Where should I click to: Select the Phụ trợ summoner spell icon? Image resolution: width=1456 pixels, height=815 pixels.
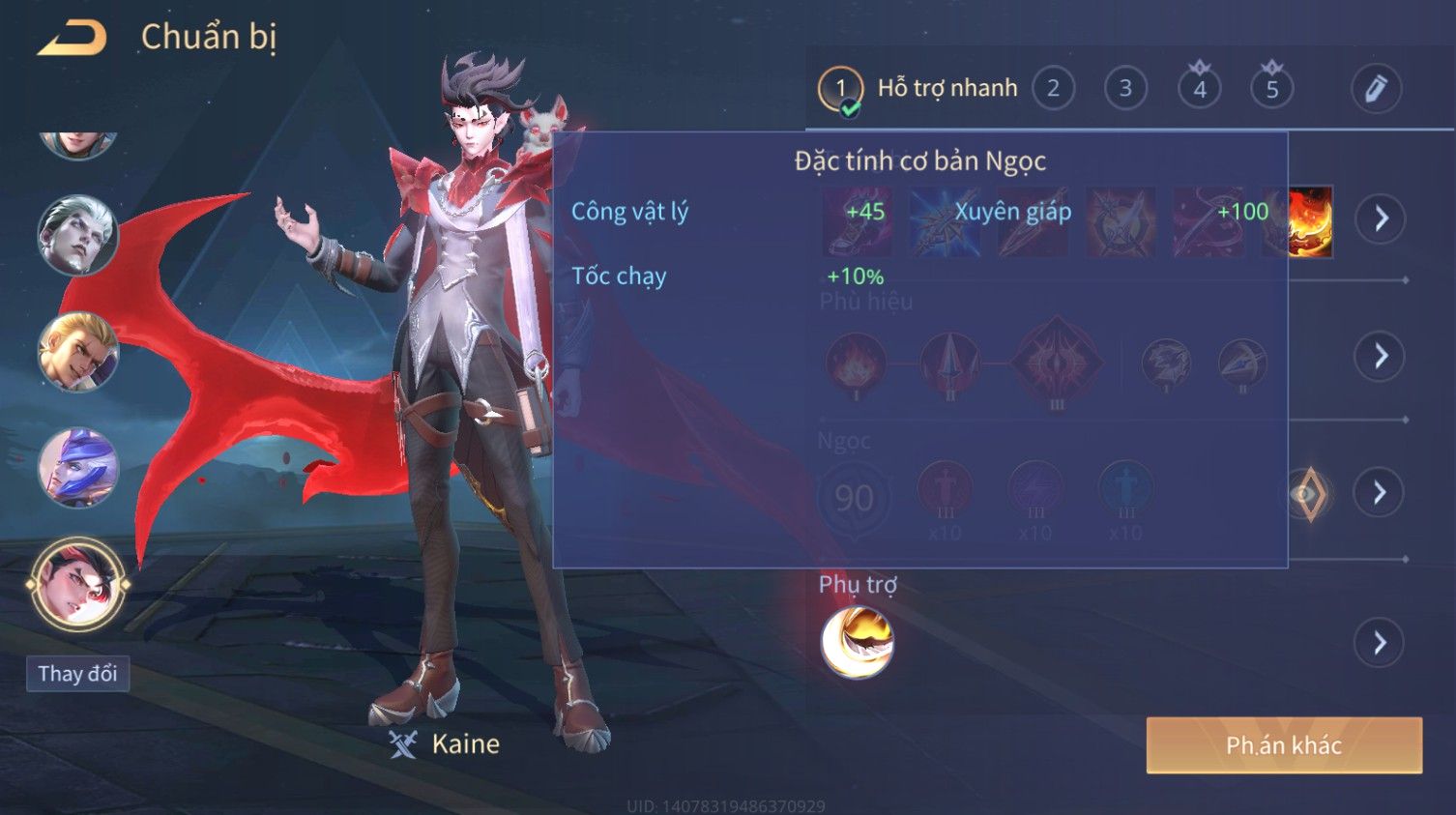click(857, 643)
